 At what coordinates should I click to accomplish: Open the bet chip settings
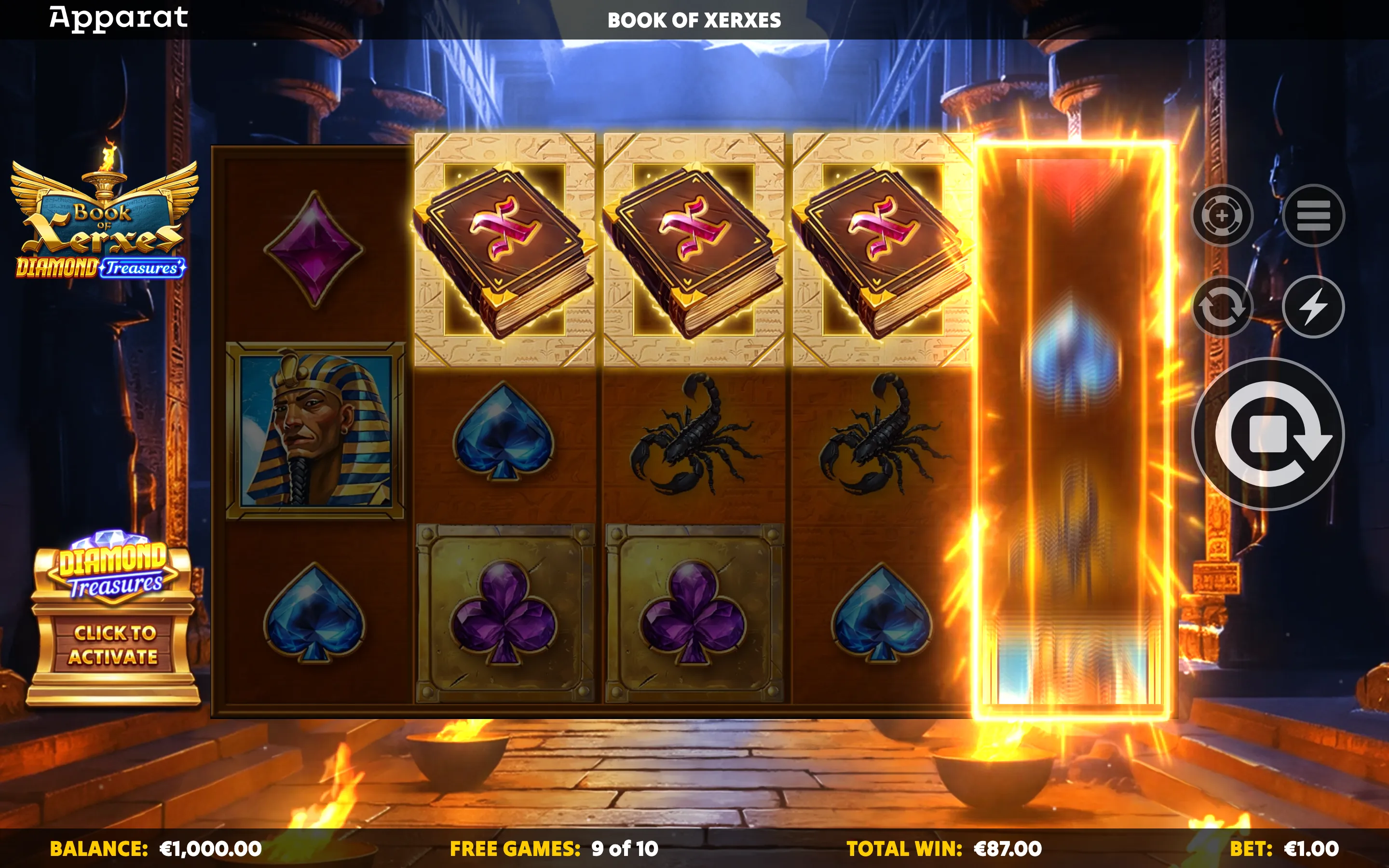point(1222,215)
